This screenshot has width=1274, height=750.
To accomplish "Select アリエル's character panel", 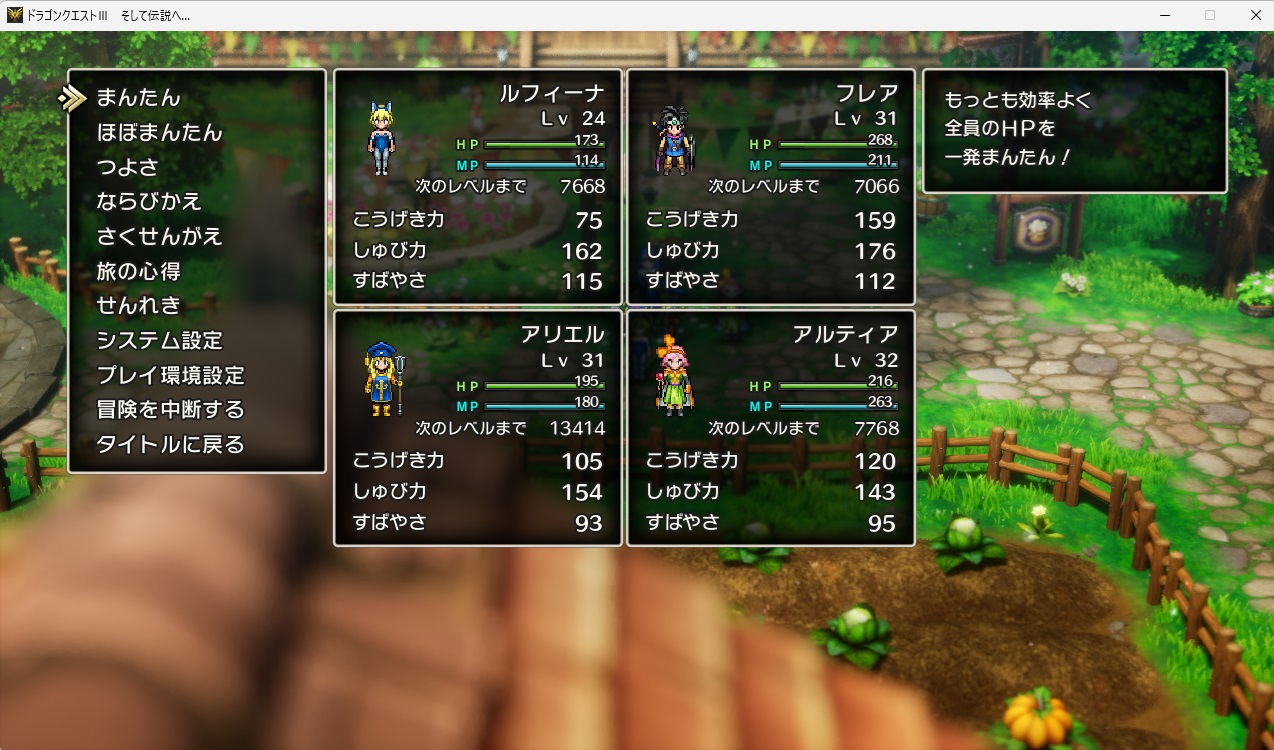I will (x=478, y=427).
